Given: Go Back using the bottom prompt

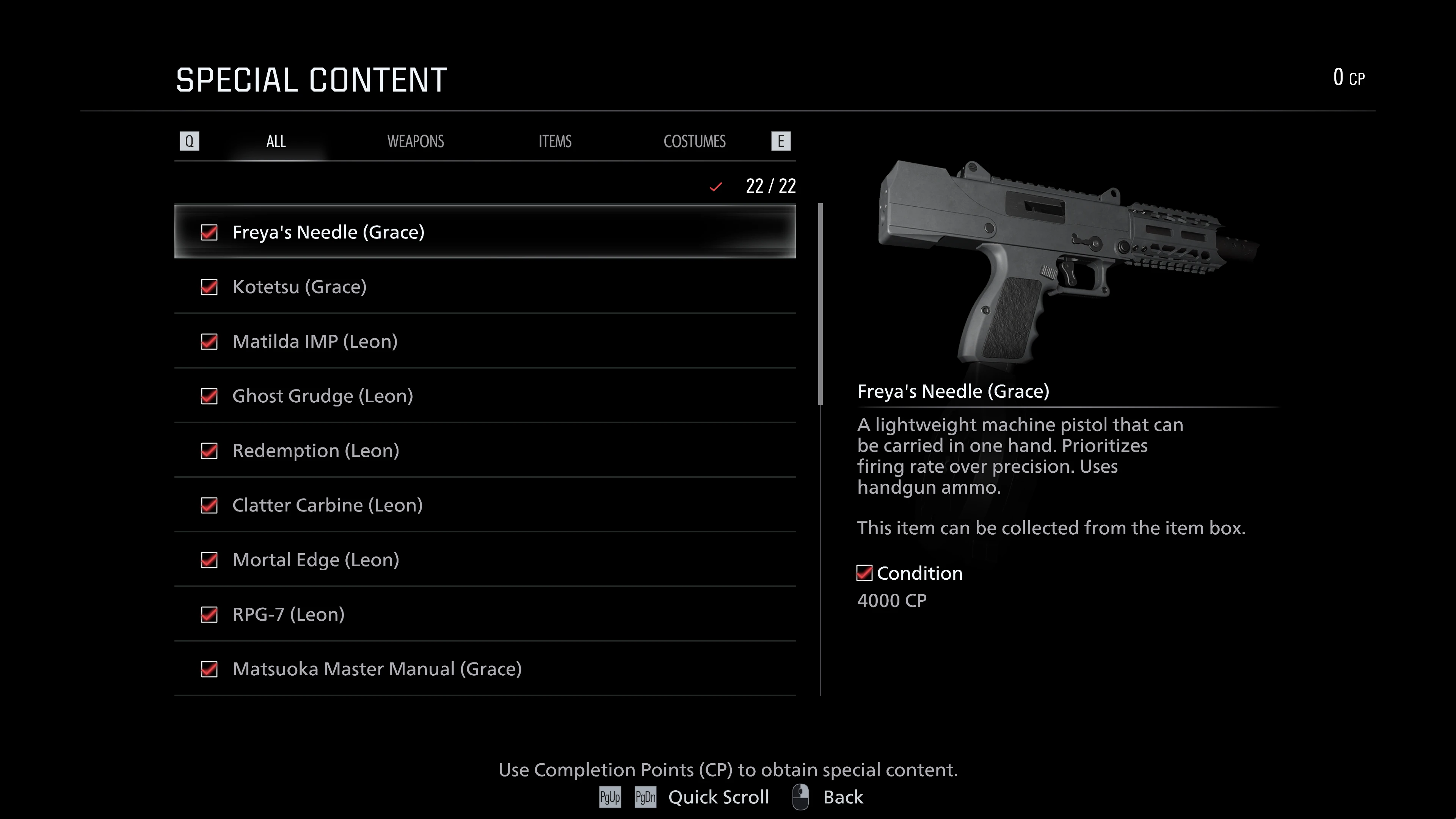Looking at the screenshot, I should click(842, 797).
